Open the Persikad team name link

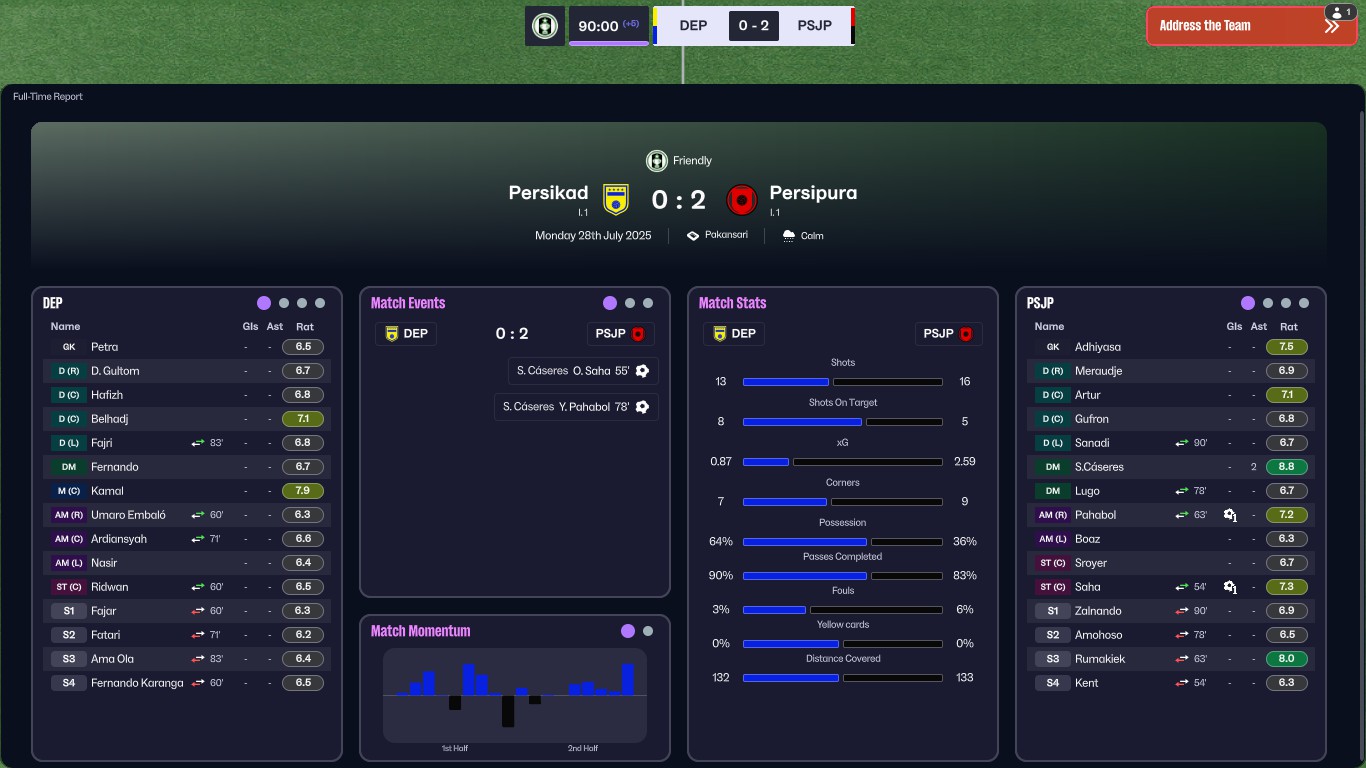[548, 193]
